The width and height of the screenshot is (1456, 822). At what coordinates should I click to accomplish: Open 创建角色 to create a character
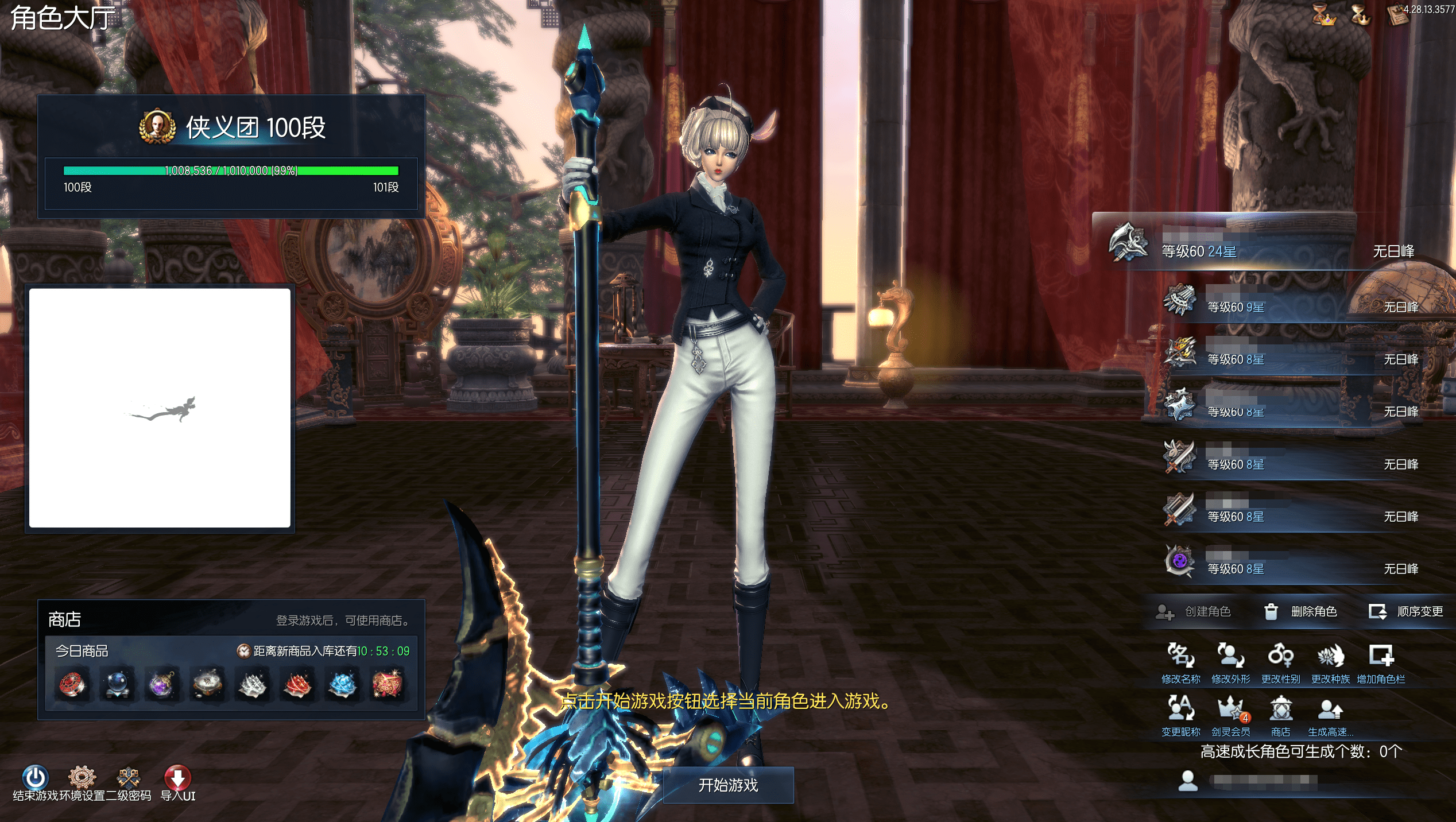[x=1193, y=612]
